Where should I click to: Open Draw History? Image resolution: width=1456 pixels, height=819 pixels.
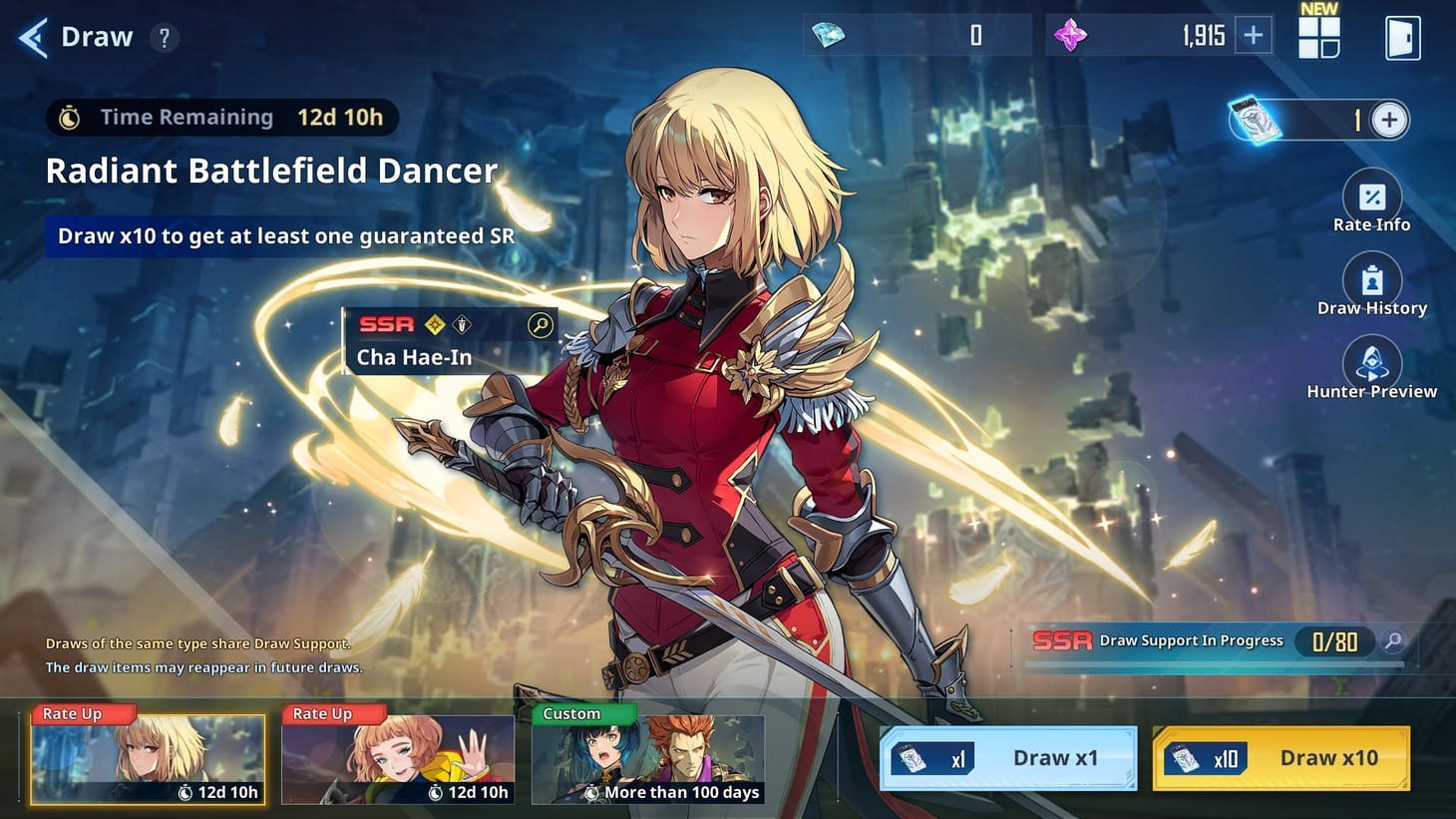pyautogui.click(x=1372, y=281)
